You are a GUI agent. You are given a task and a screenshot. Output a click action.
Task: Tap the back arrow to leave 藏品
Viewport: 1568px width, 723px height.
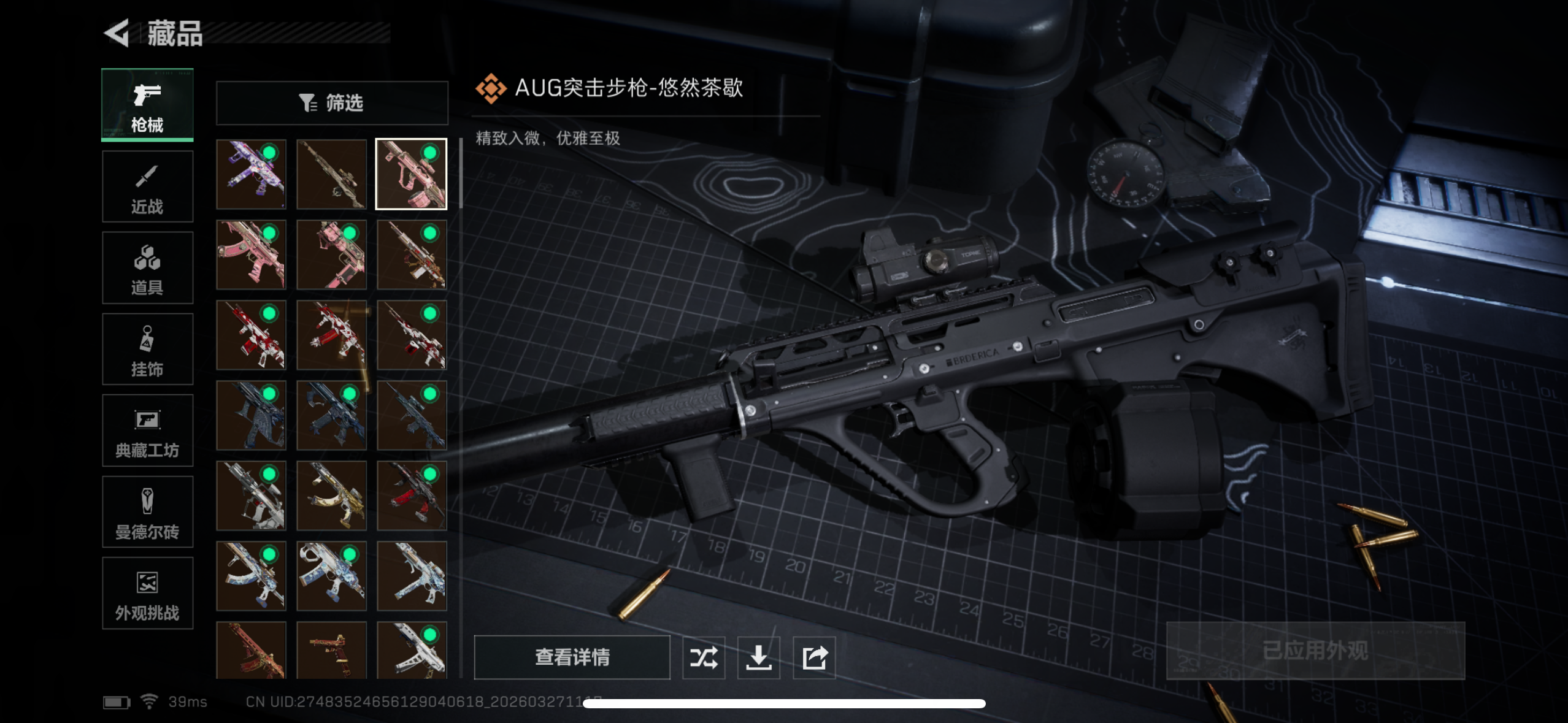[117, 35]
